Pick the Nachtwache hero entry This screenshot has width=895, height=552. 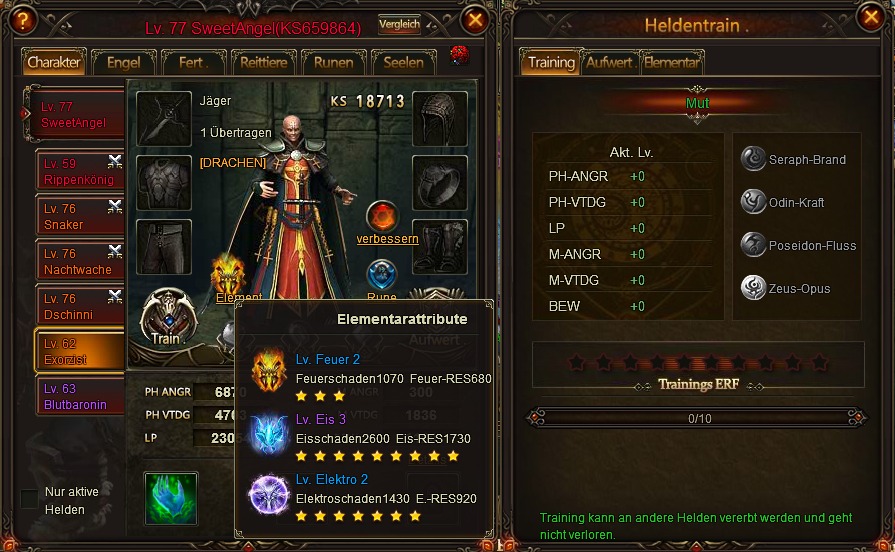click(x=78, y=262)
